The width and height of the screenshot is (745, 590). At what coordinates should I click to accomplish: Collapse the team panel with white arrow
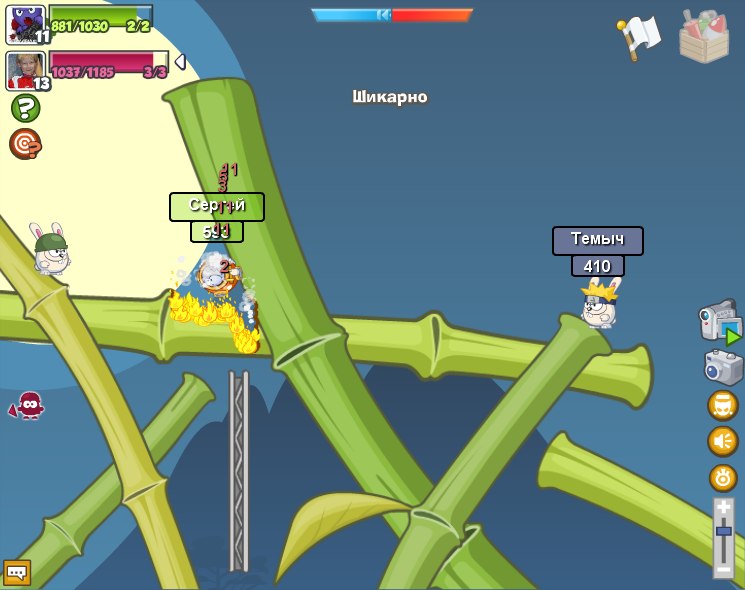[180, 62]
